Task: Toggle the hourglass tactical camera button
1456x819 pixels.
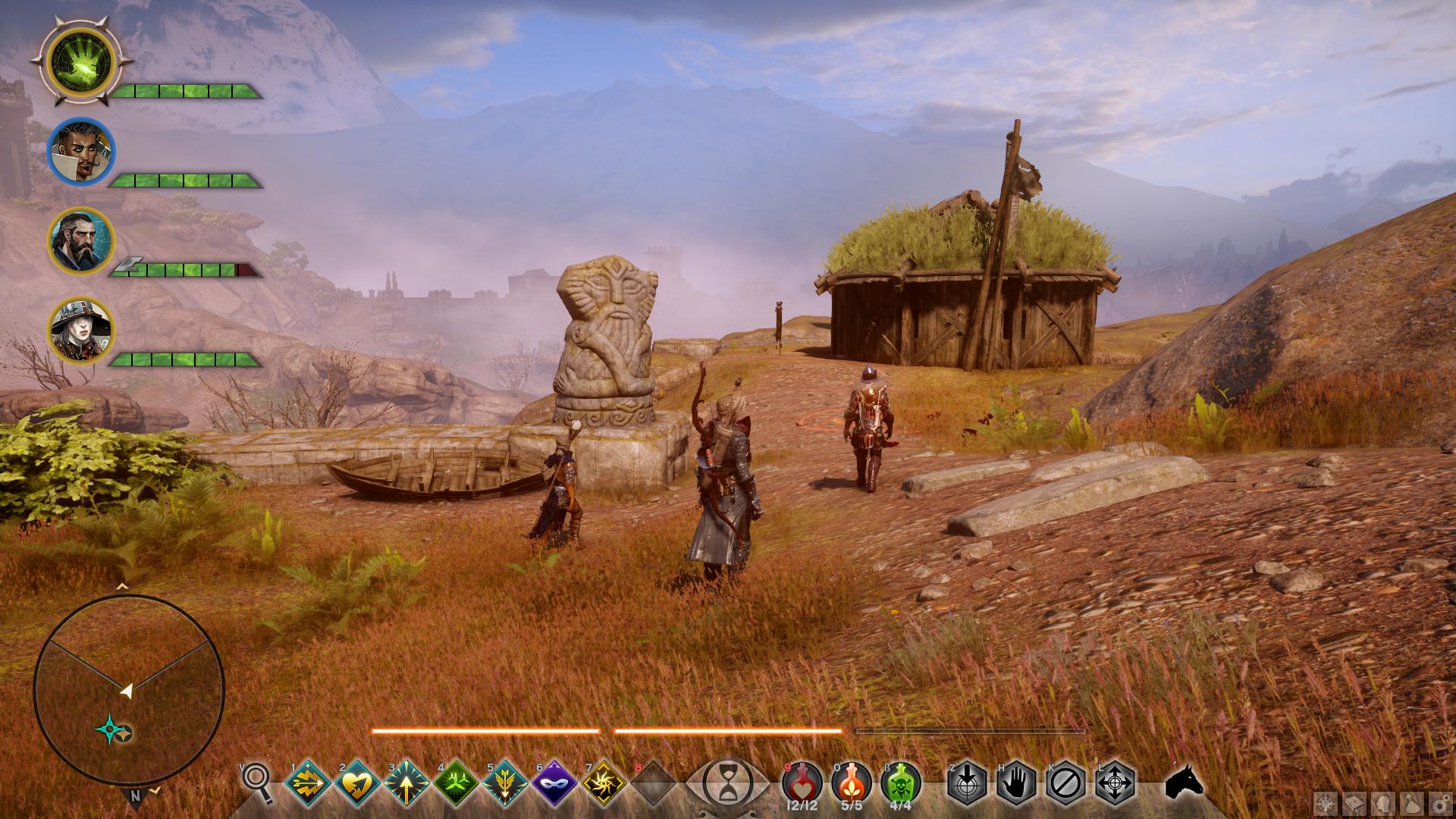Action: click(x=727, y=781)
